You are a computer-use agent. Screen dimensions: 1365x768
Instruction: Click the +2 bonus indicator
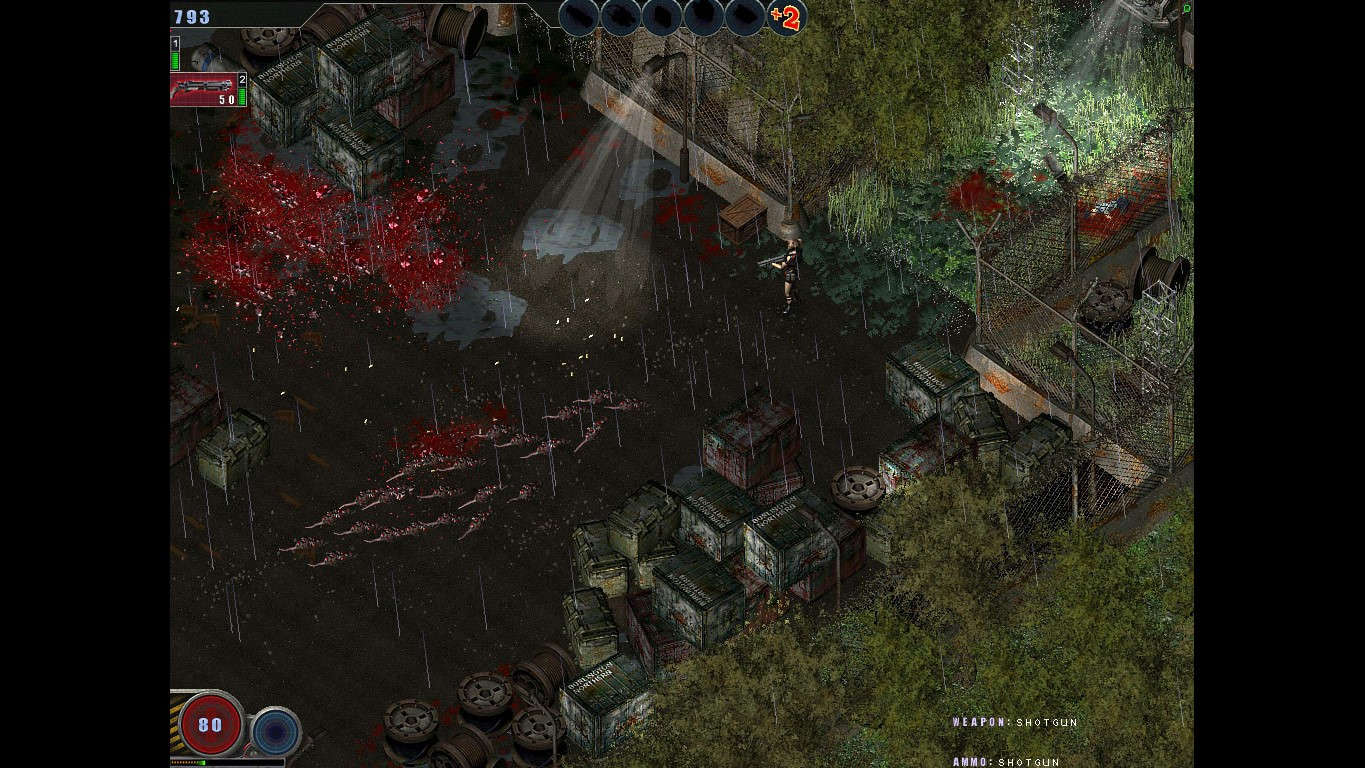tap(786, 17)
